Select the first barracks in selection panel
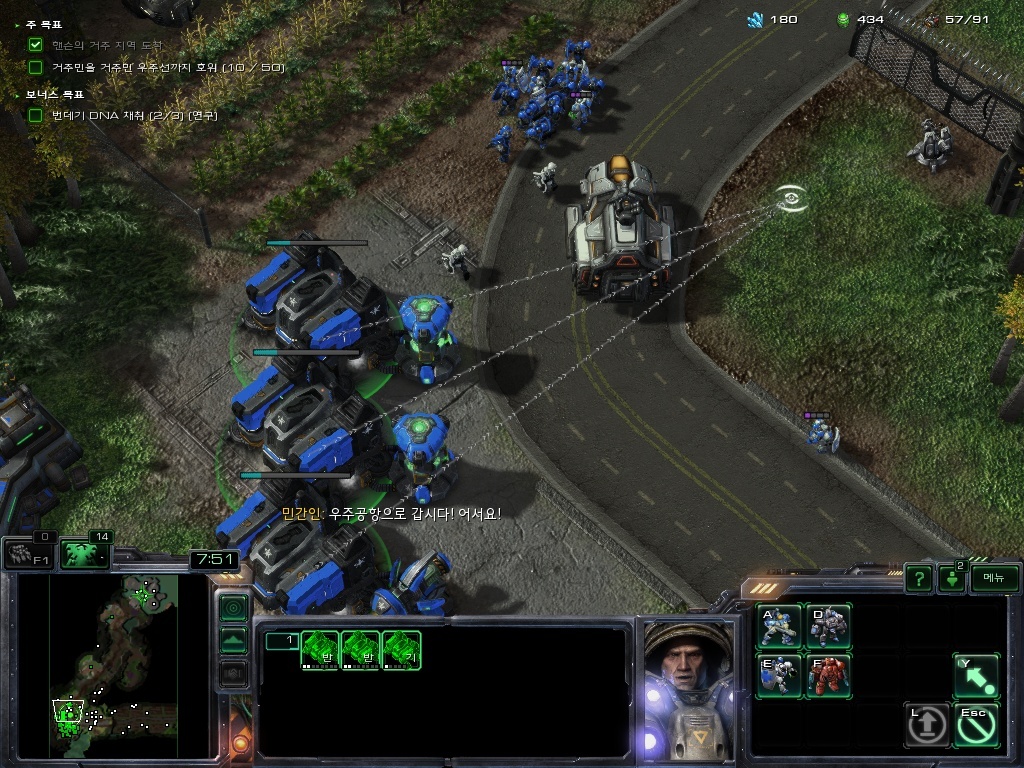The width and height of the screenshot is (1024, 768). pyautogui.click(x=321, y=650)
